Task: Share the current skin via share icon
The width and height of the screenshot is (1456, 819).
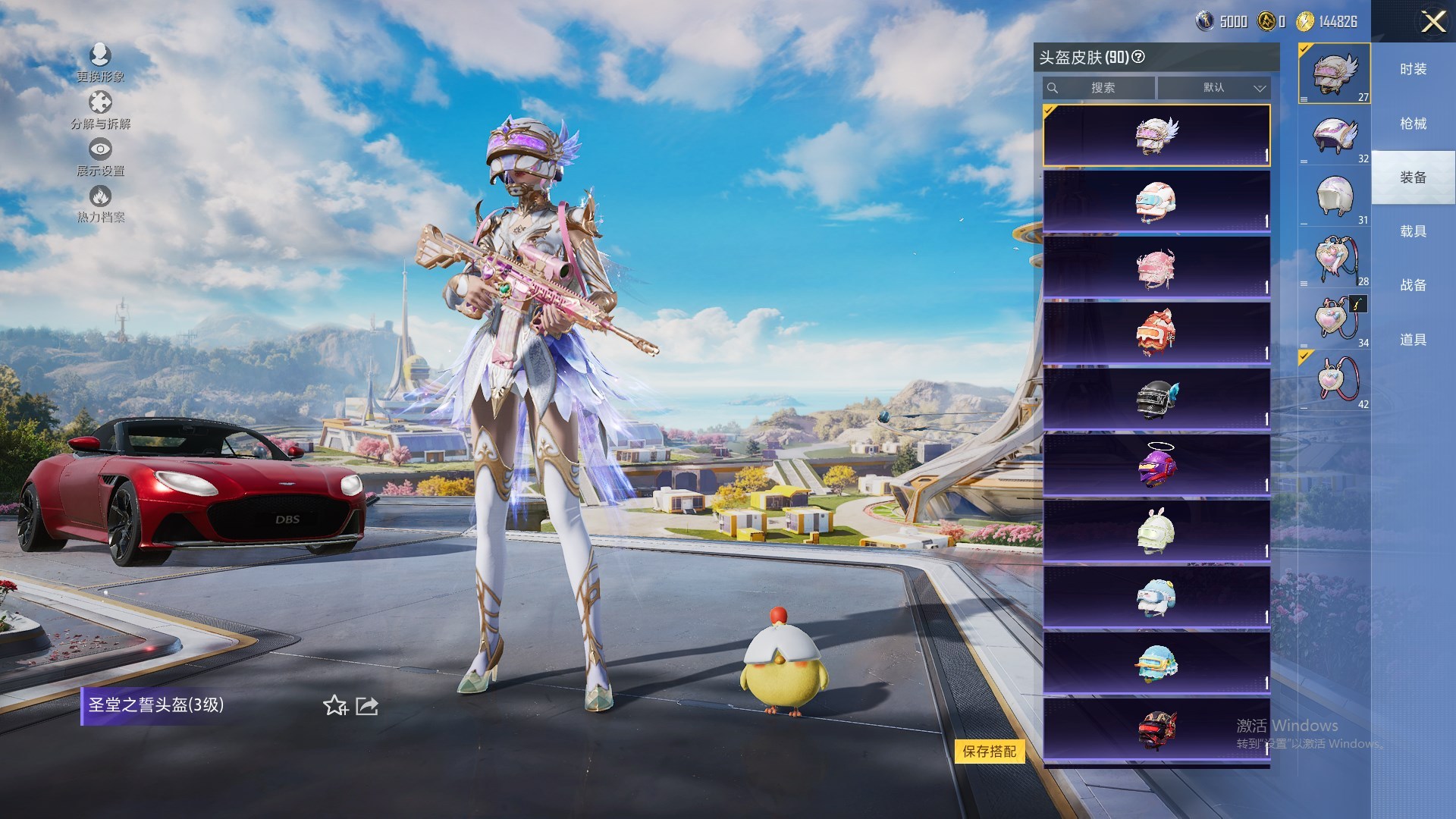Action: click(367, 706)
